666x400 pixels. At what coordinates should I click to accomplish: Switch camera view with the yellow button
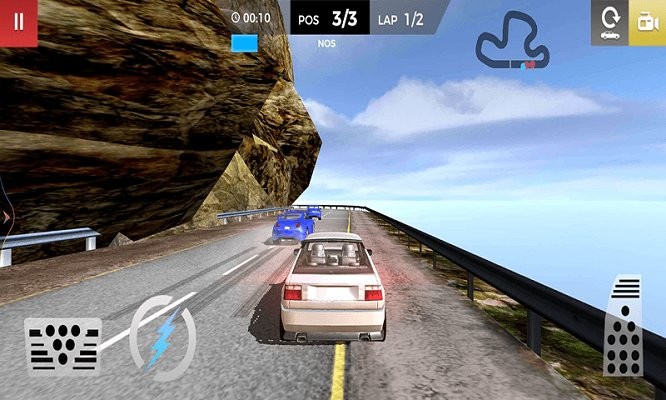coord(646,22)
